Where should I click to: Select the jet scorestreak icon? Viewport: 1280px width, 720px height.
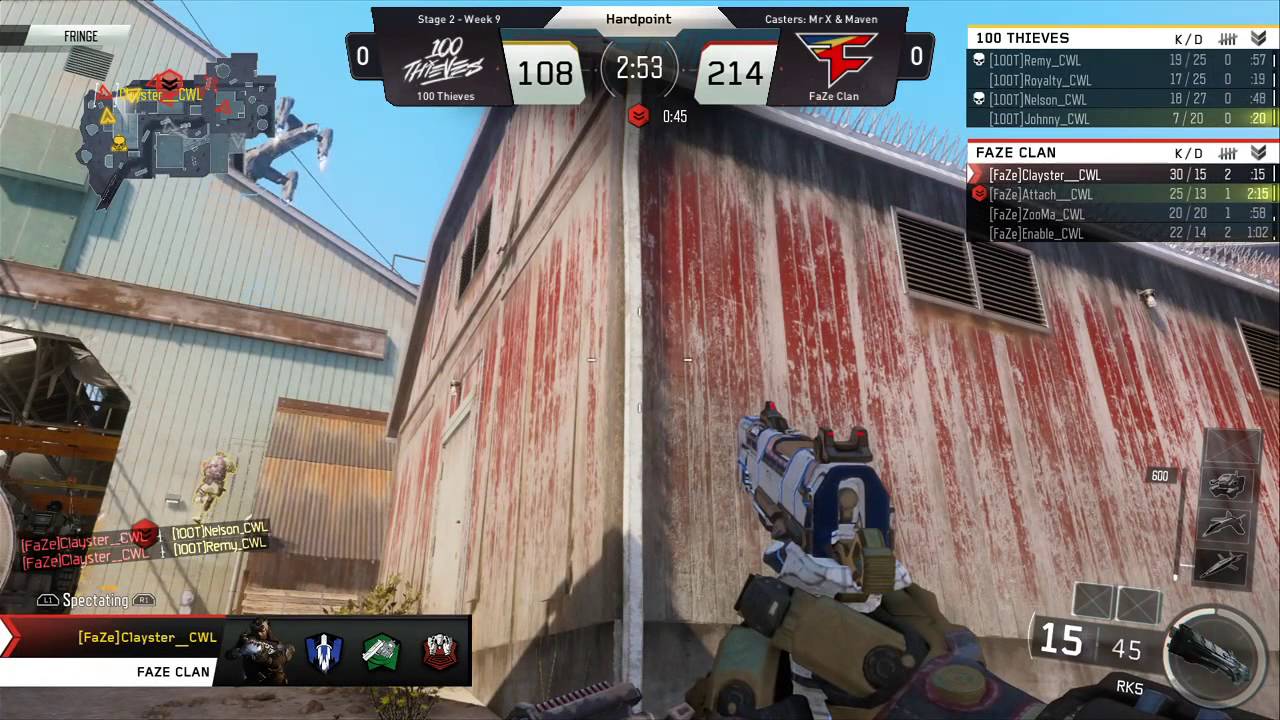pos(1226,524)
